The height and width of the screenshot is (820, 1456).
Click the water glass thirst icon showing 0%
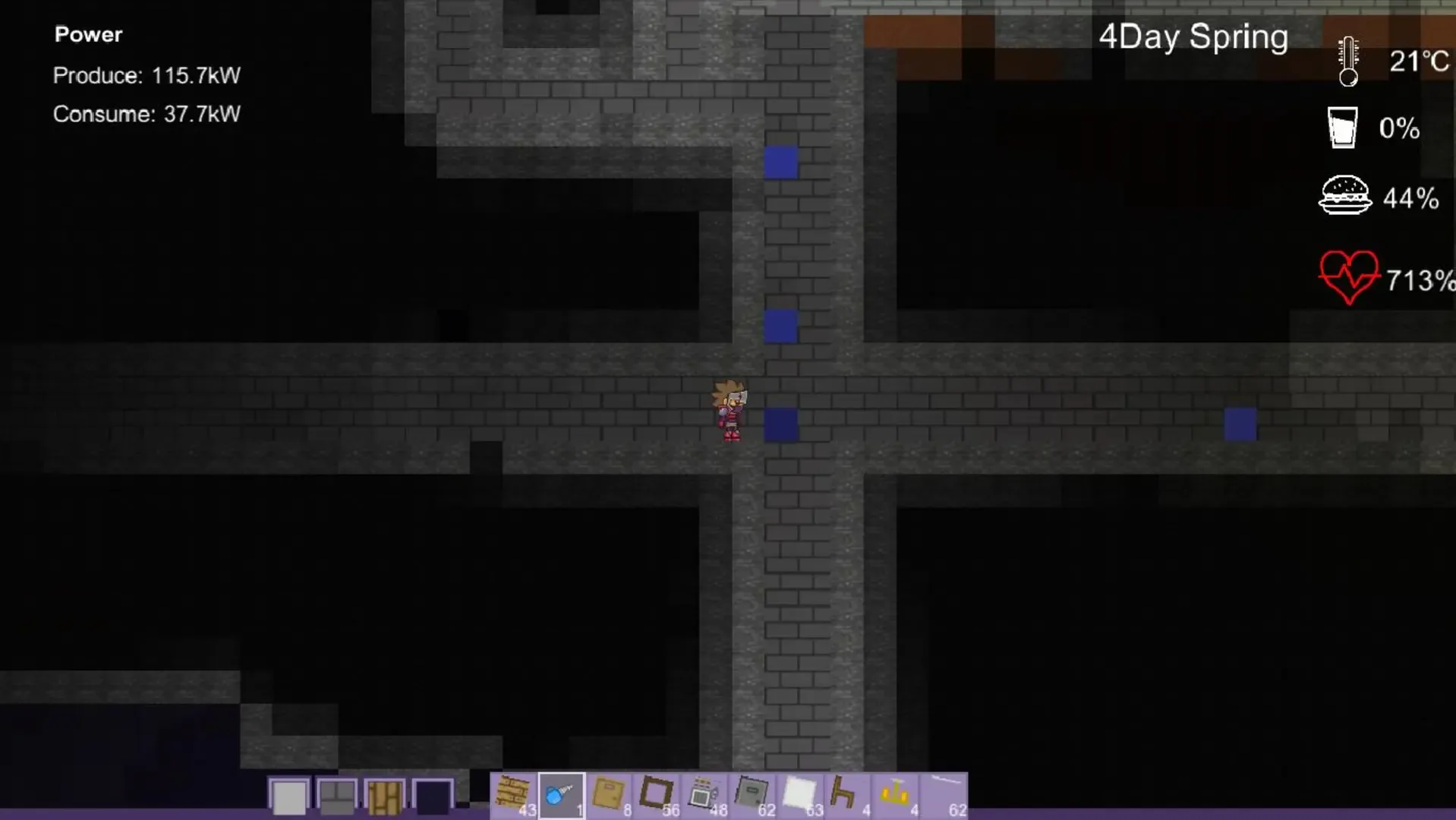point(1342,128)
